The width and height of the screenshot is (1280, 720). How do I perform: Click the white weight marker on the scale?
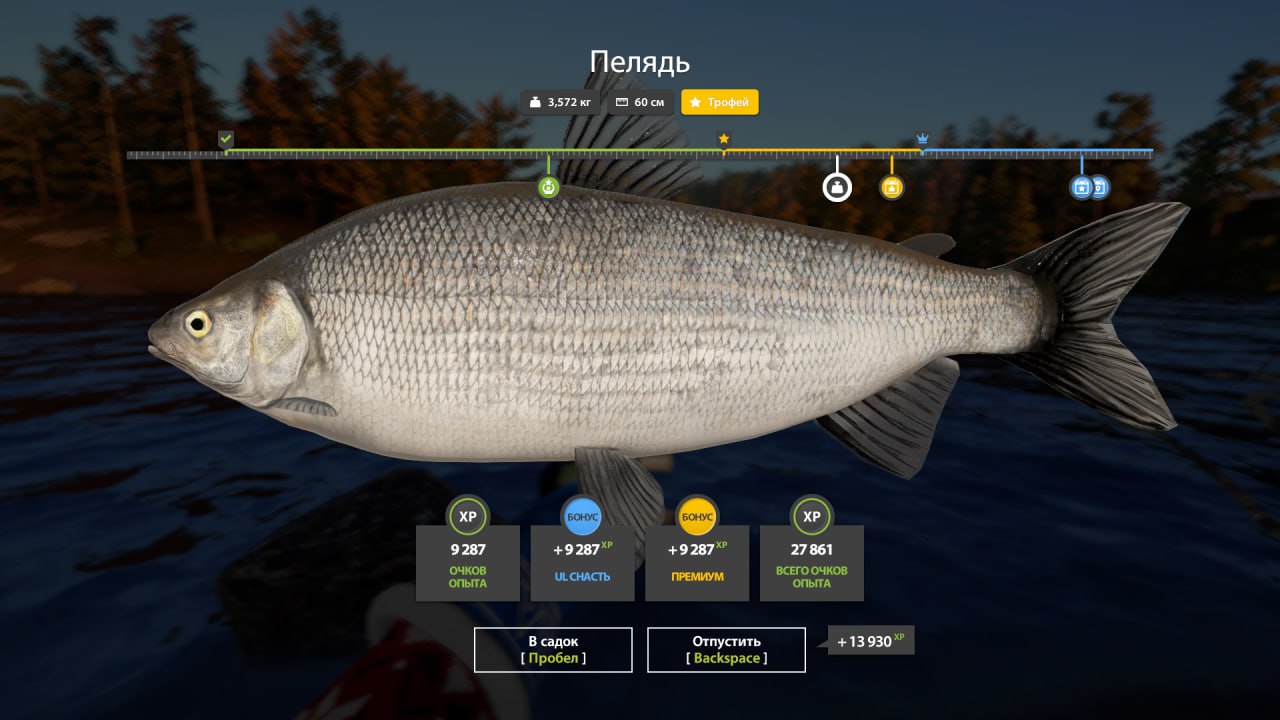(837, 187)
